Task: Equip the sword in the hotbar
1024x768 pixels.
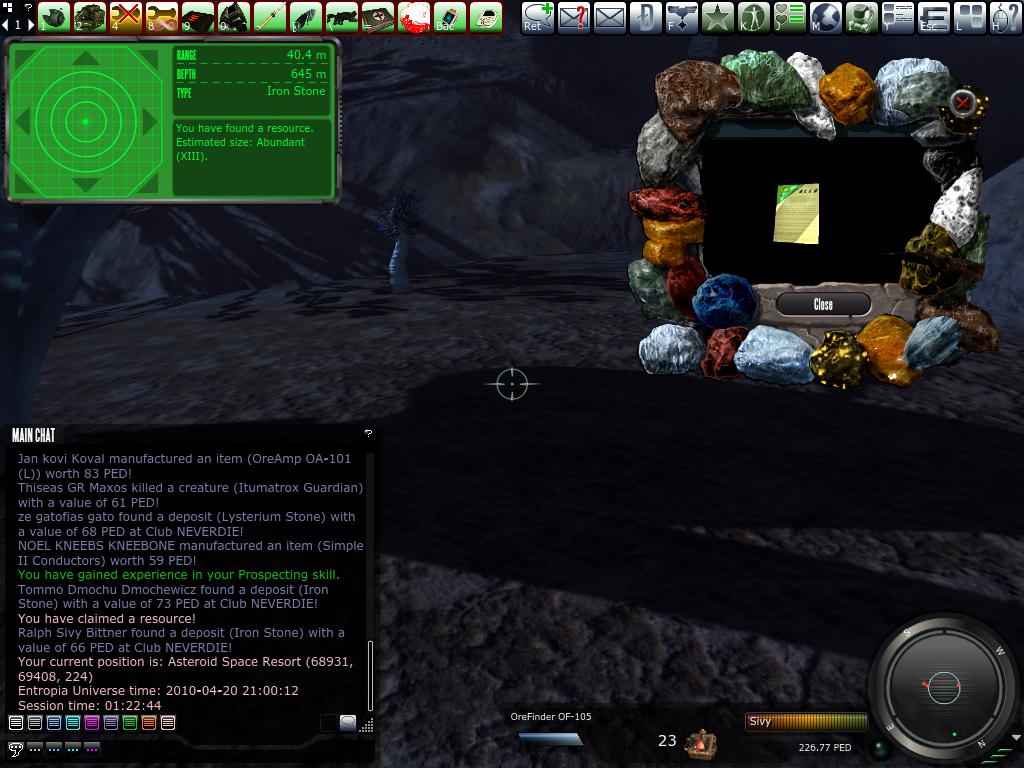Action: pos(269,17)
